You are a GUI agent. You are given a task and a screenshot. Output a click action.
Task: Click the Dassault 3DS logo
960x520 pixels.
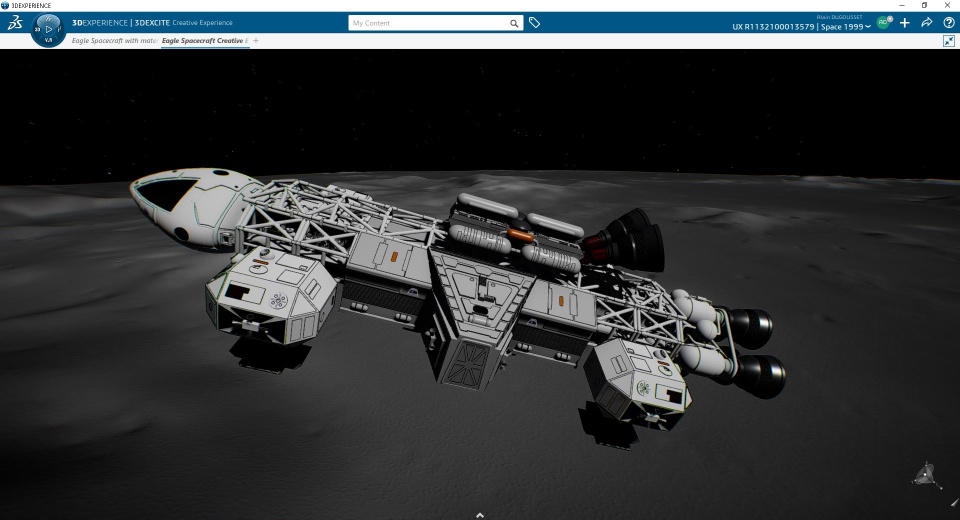click(x=16, y=23)
